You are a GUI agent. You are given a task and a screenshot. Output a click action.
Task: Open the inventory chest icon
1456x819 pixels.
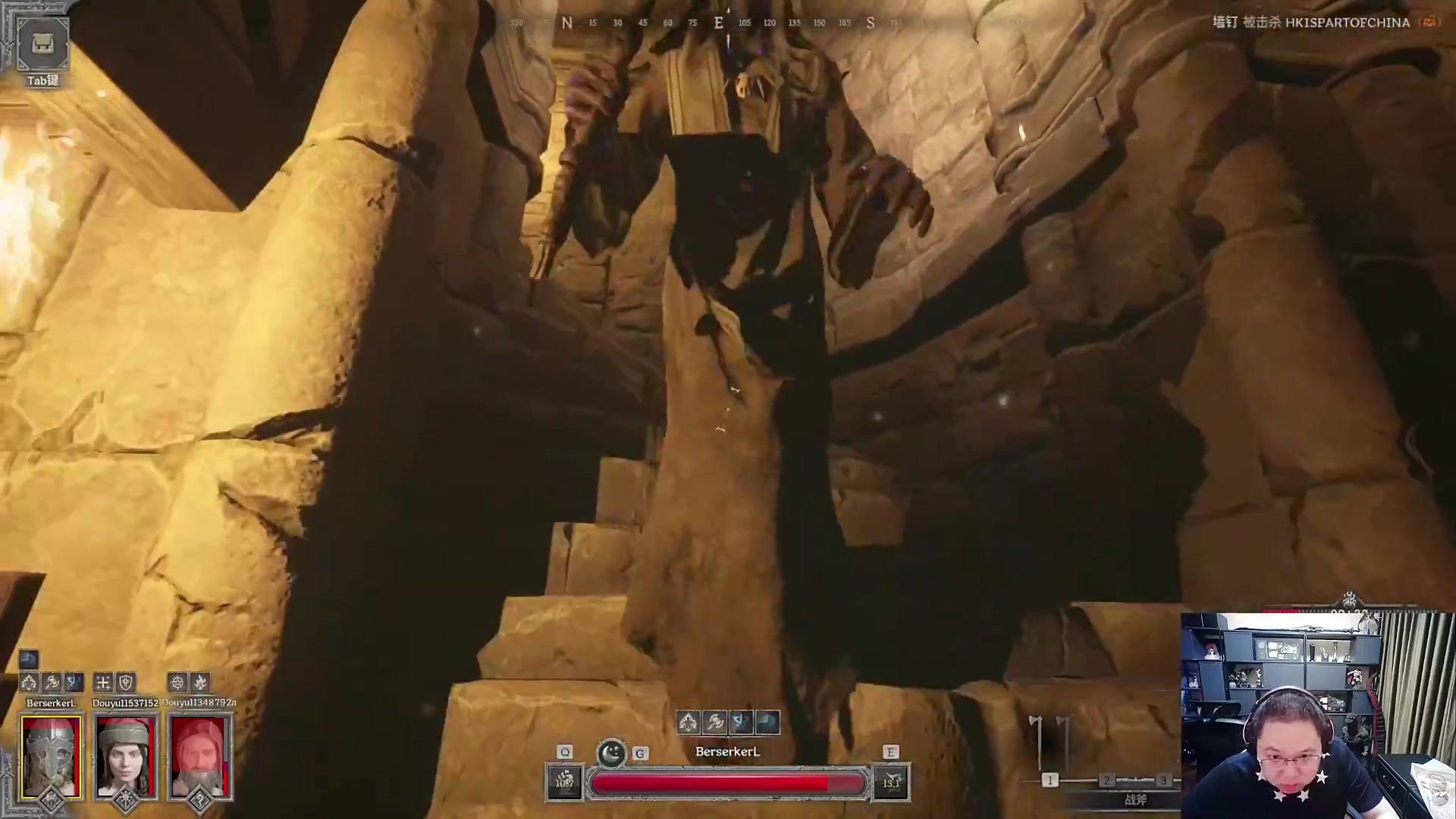(42, 44)
